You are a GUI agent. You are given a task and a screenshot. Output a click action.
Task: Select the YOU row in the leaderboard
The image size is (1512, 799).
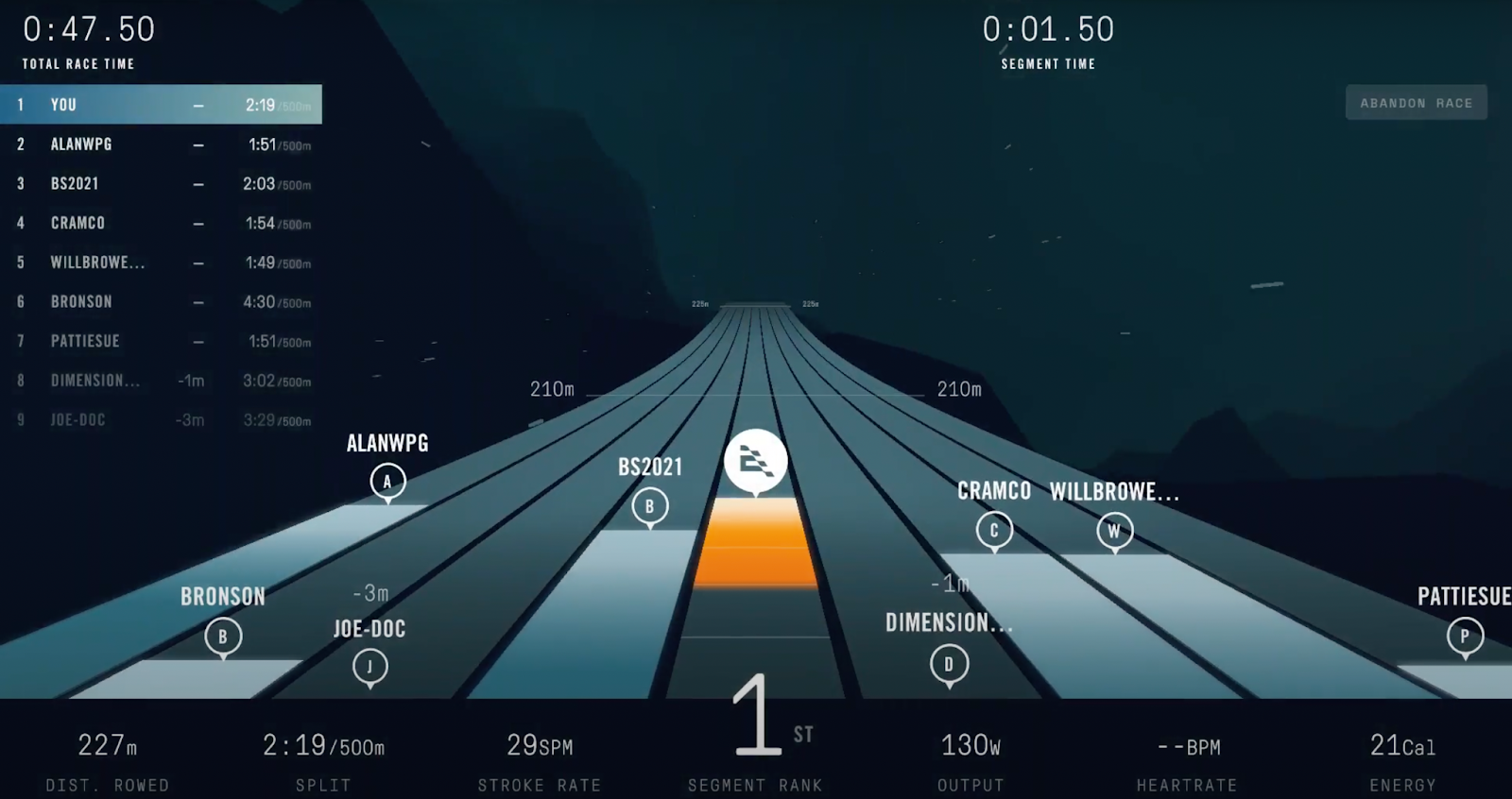click(x=161, y=105)
